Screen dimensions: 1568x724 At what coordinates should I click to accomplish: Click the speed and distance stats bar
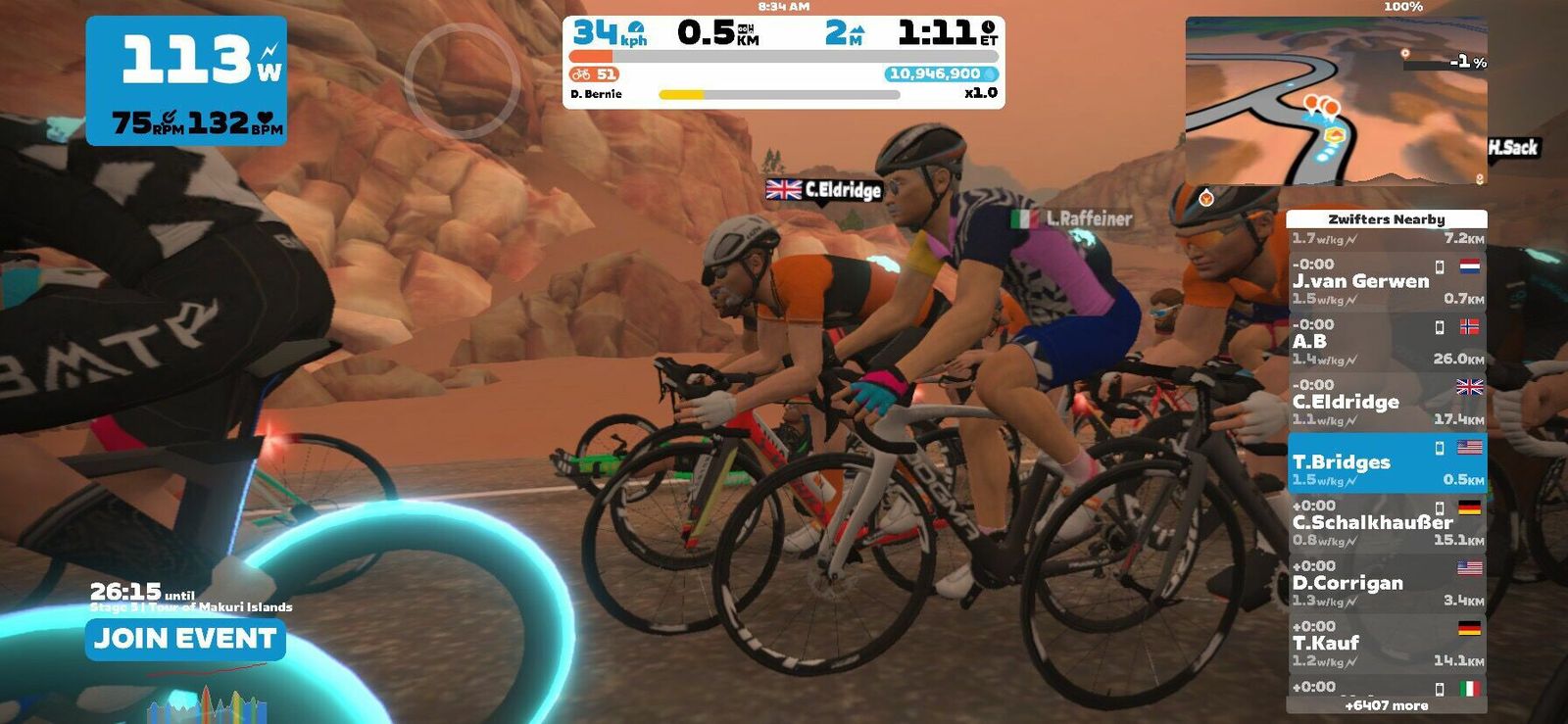[x=783, y=34]
